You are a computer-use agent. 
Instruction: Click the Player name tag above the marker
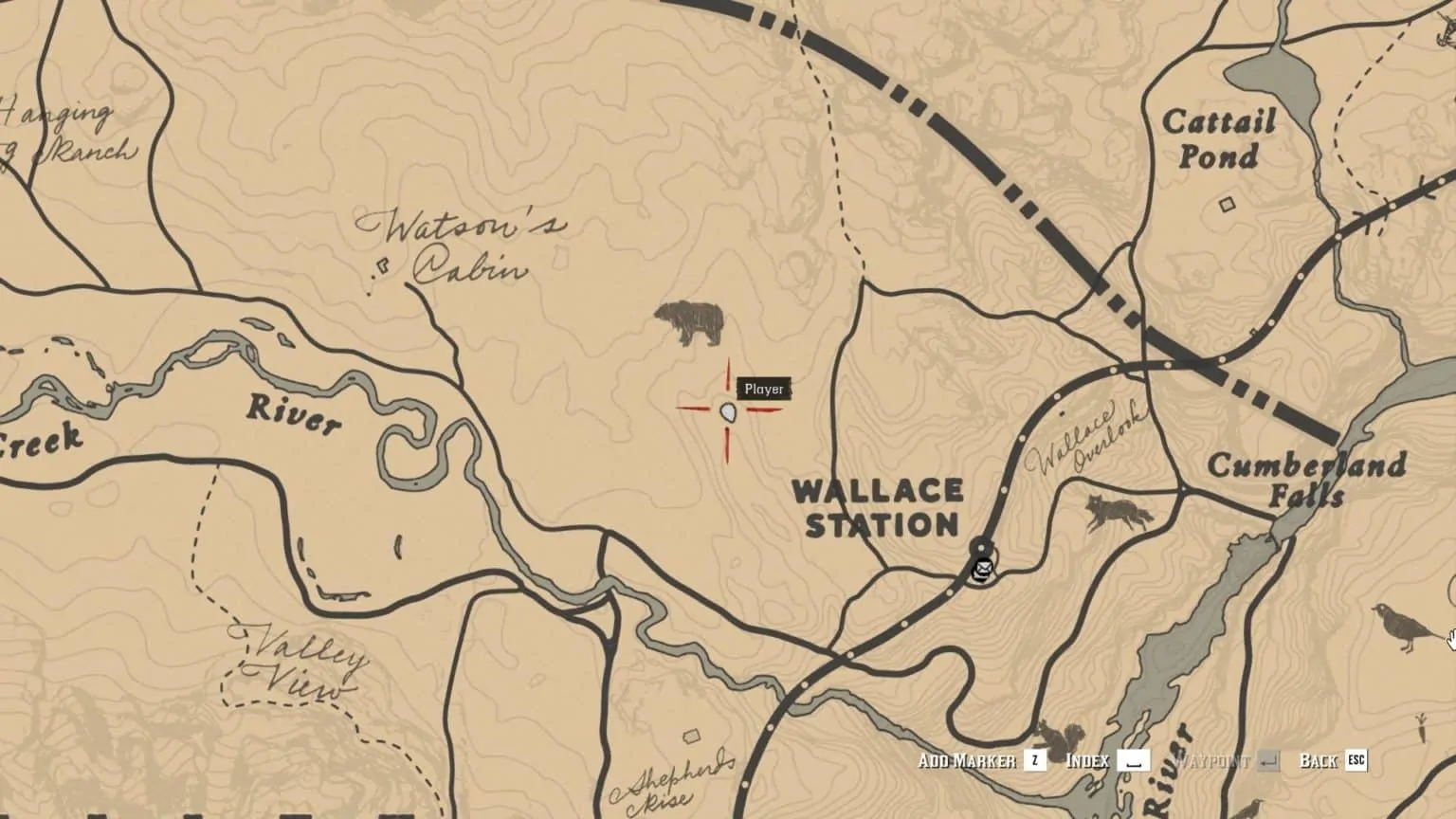tap(764, 388)
